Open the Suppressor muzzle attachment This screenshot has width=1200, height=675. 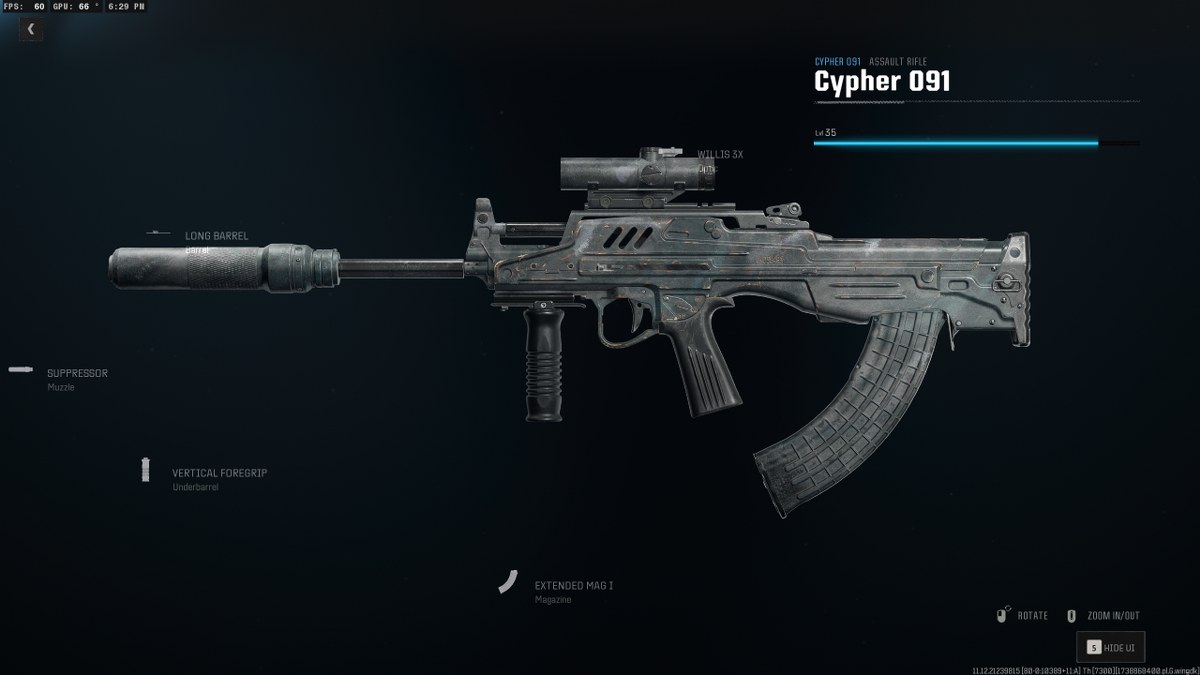[x=76, y=374]
